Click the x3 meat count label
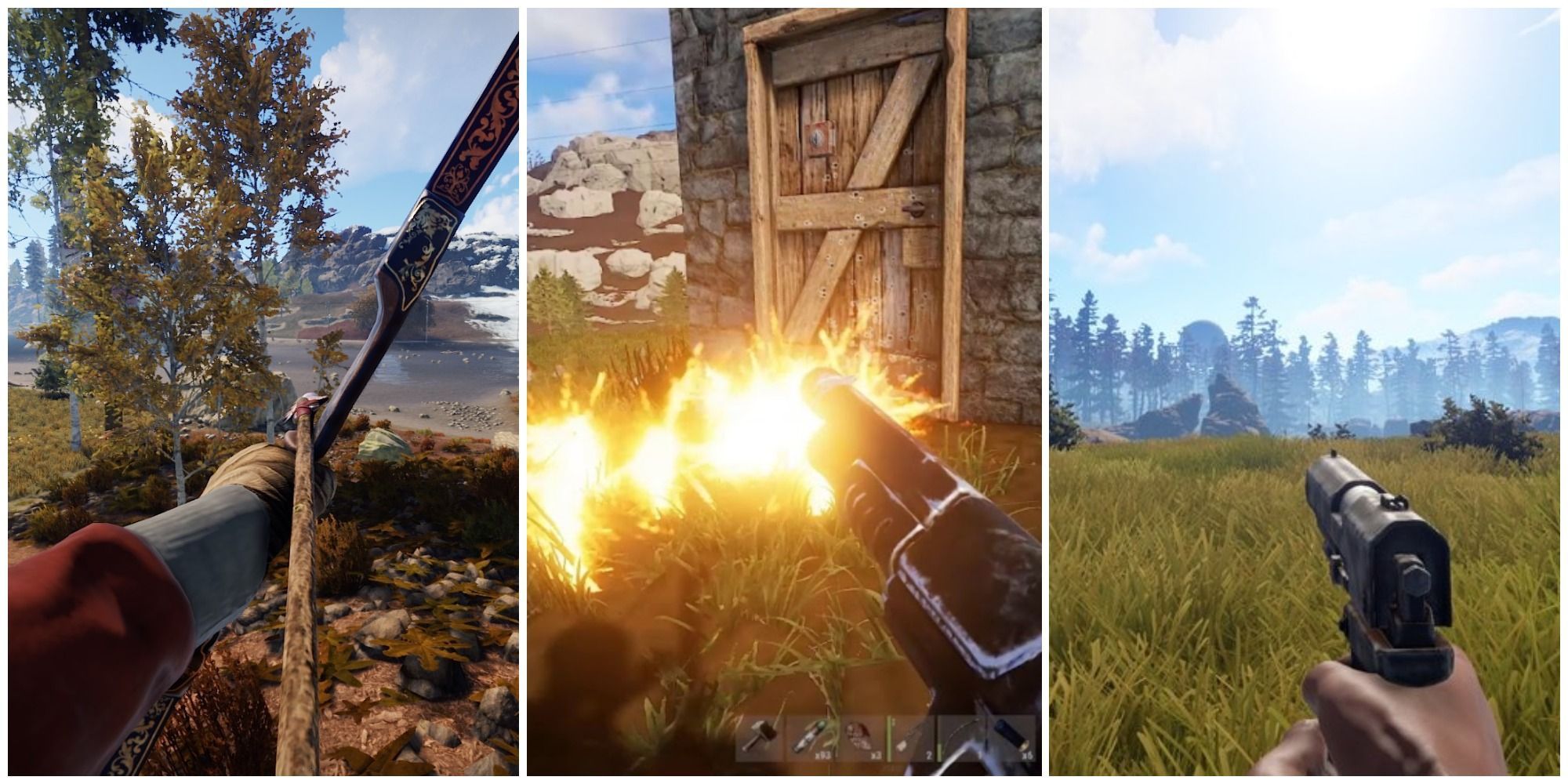 876,755
